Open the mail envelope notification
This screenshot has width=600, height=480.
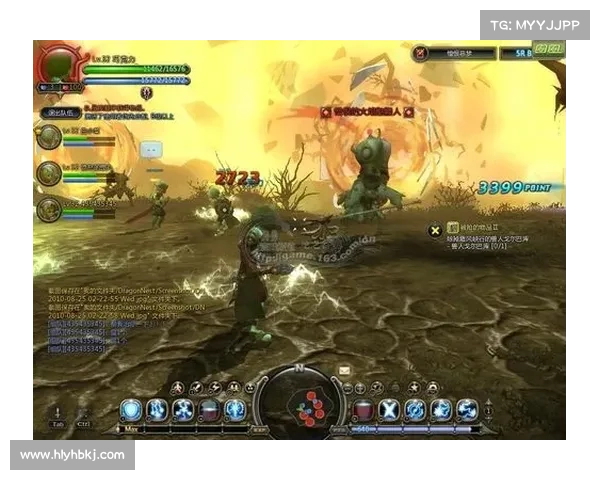click(x=345, y=370)
